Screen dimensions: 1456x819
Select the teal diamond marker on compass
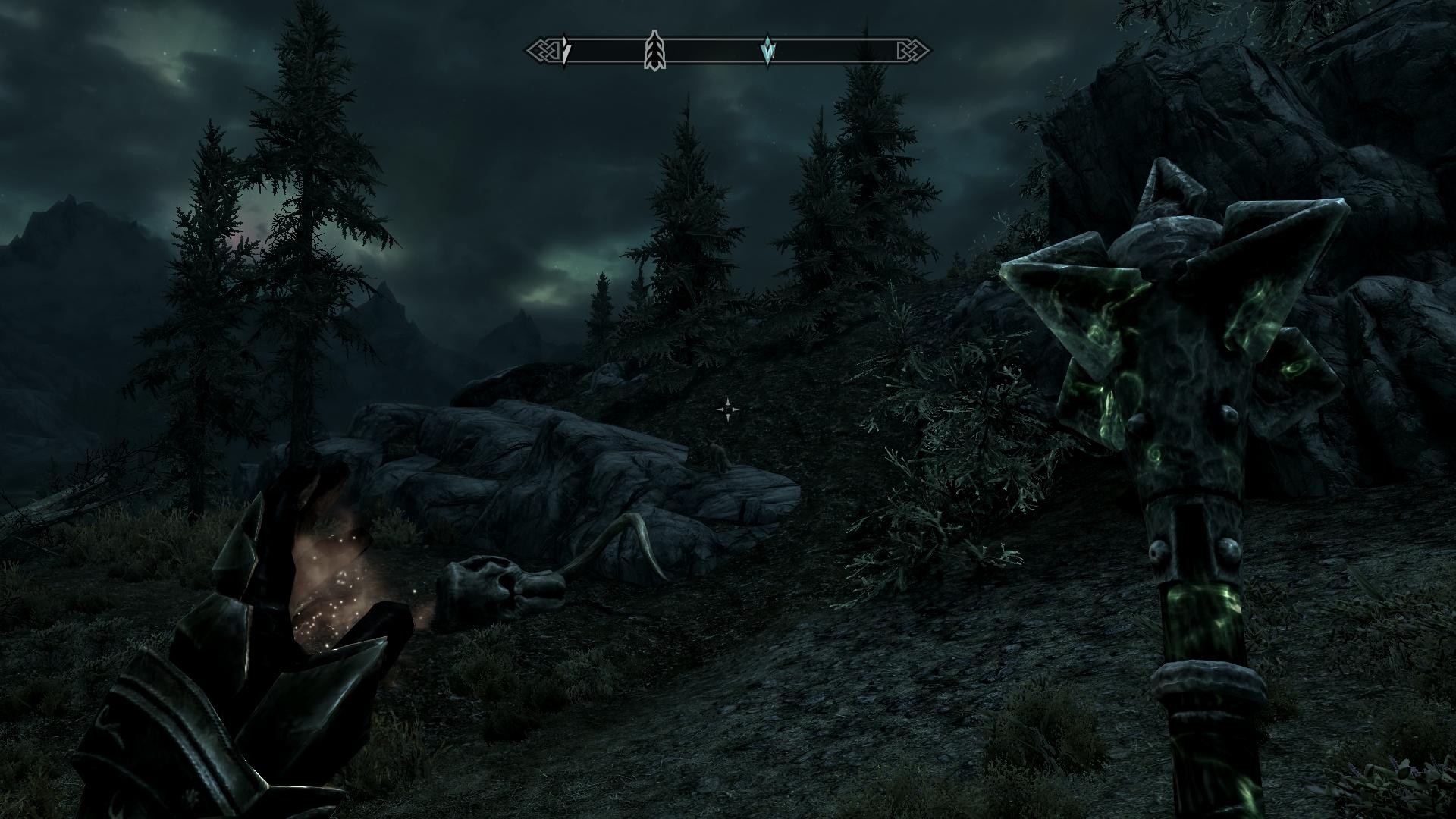coord(768,51)
